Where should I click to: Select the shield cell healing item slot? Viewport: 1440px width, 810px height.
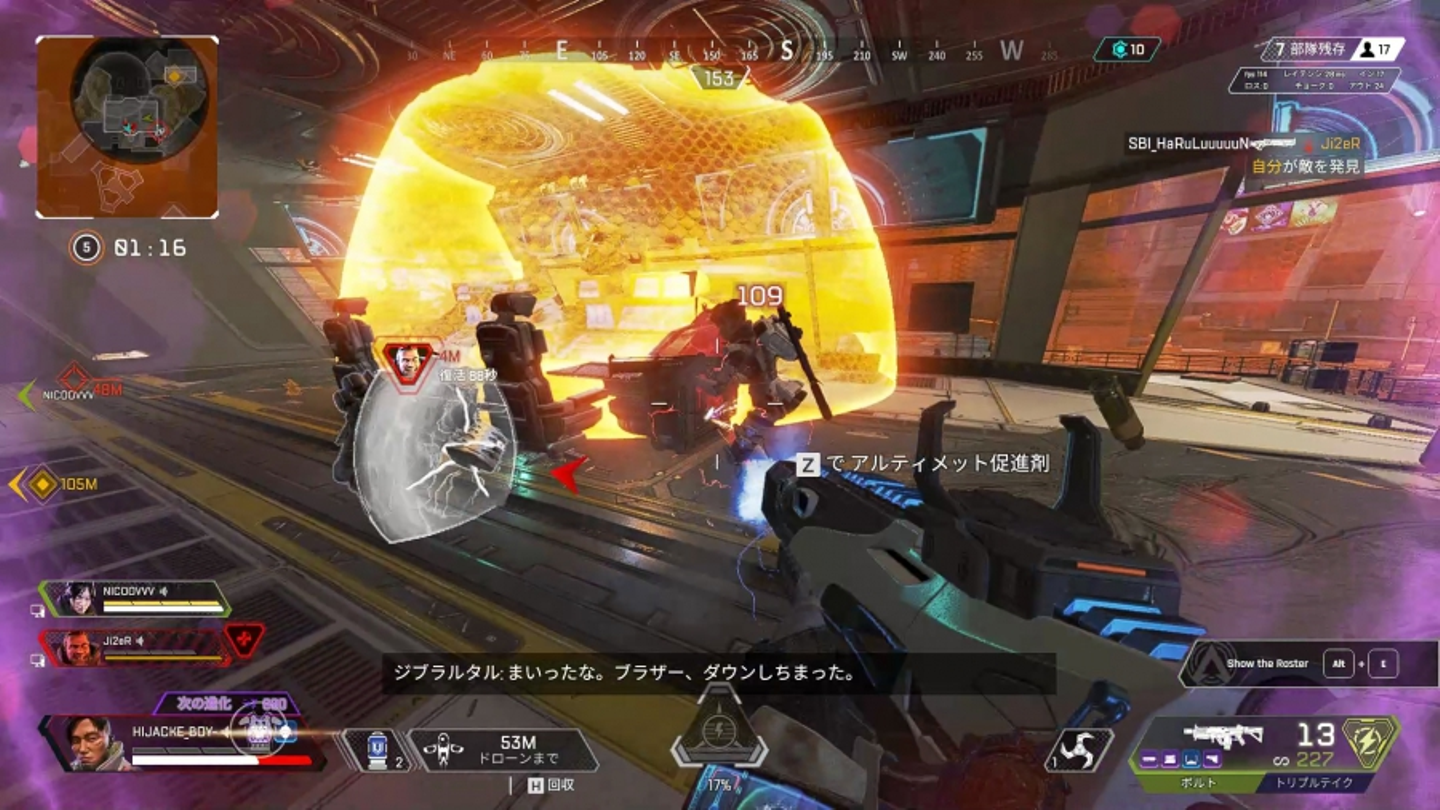click(375, 749)
